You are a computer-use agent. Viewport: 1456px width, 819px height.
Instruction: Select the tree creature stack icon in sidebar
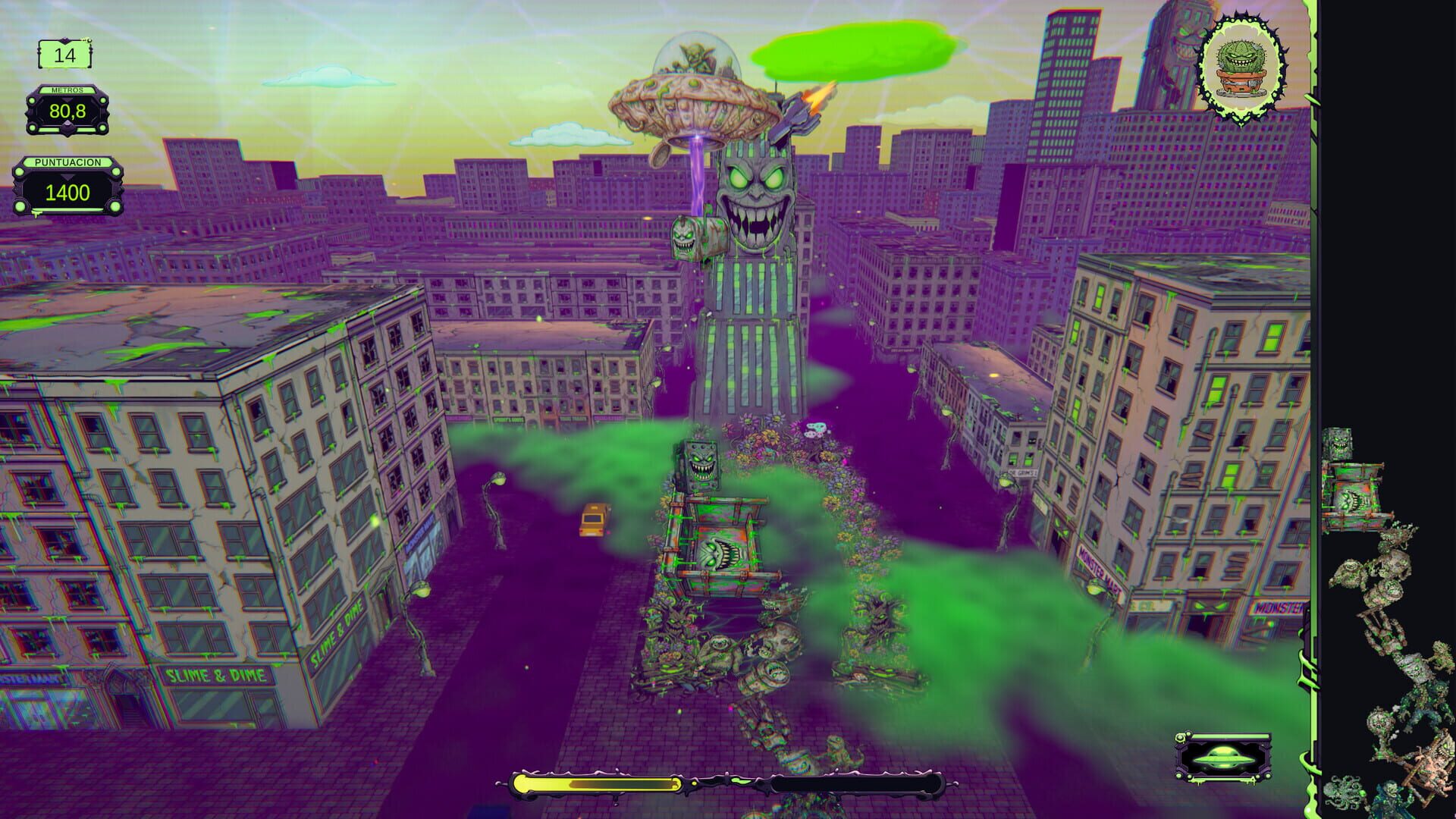tap(1386, 573)
